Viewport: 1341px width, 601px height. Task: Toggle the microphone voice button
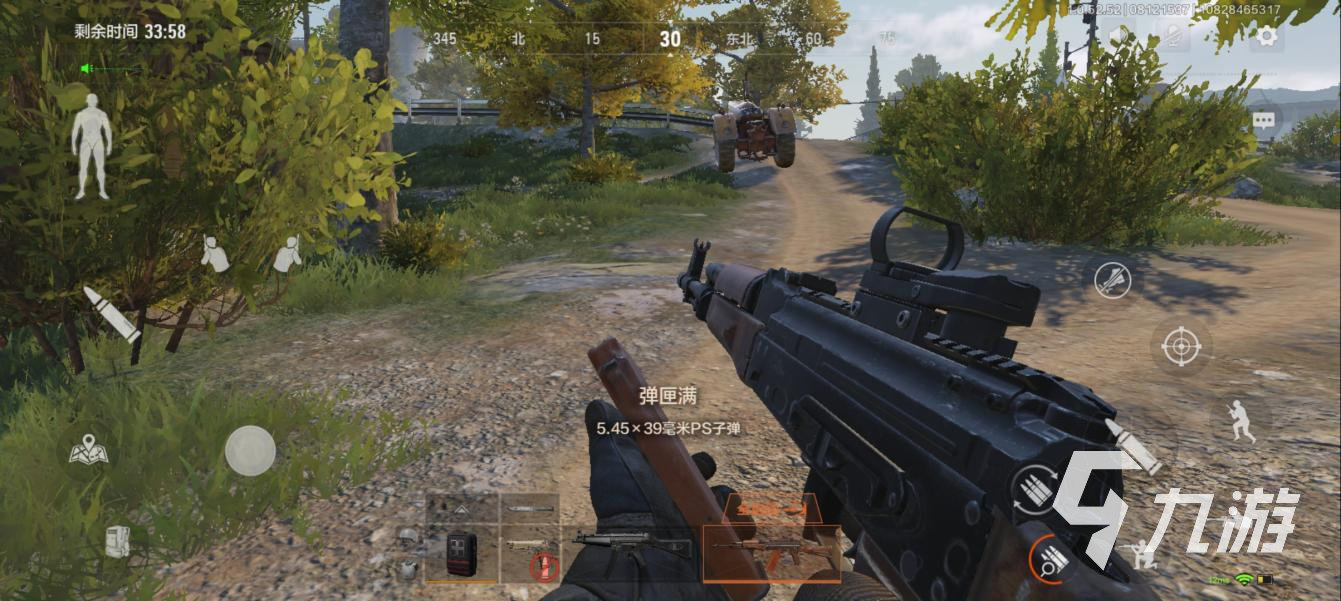click(1176, 37)
